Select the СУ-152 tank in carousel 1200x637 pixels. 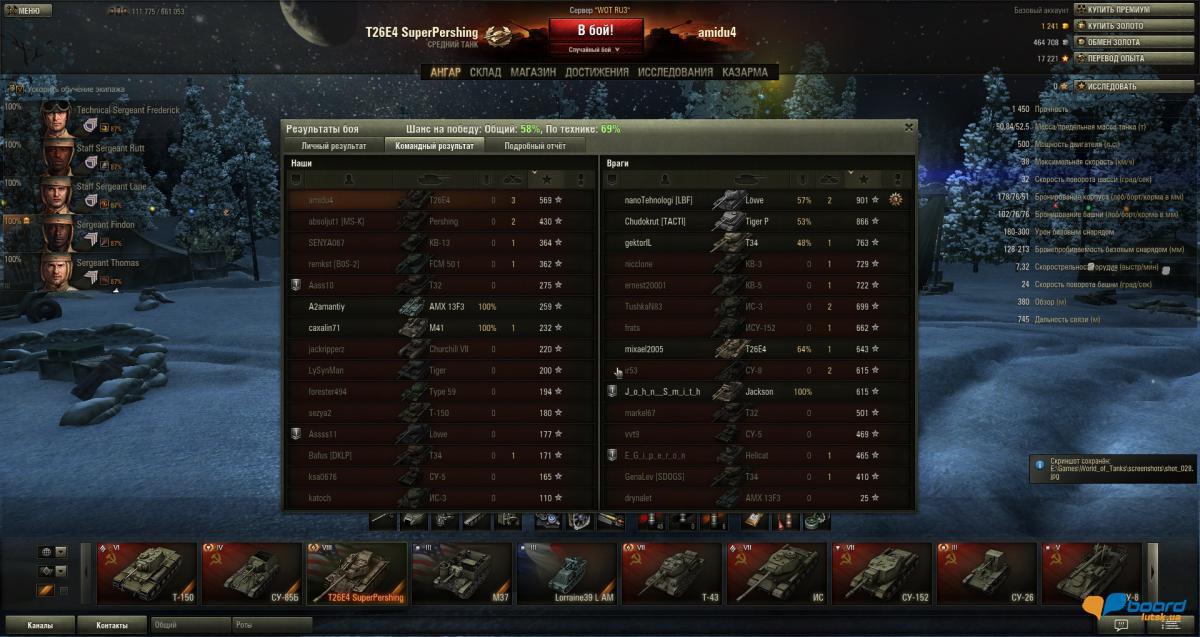coord(877,574)
